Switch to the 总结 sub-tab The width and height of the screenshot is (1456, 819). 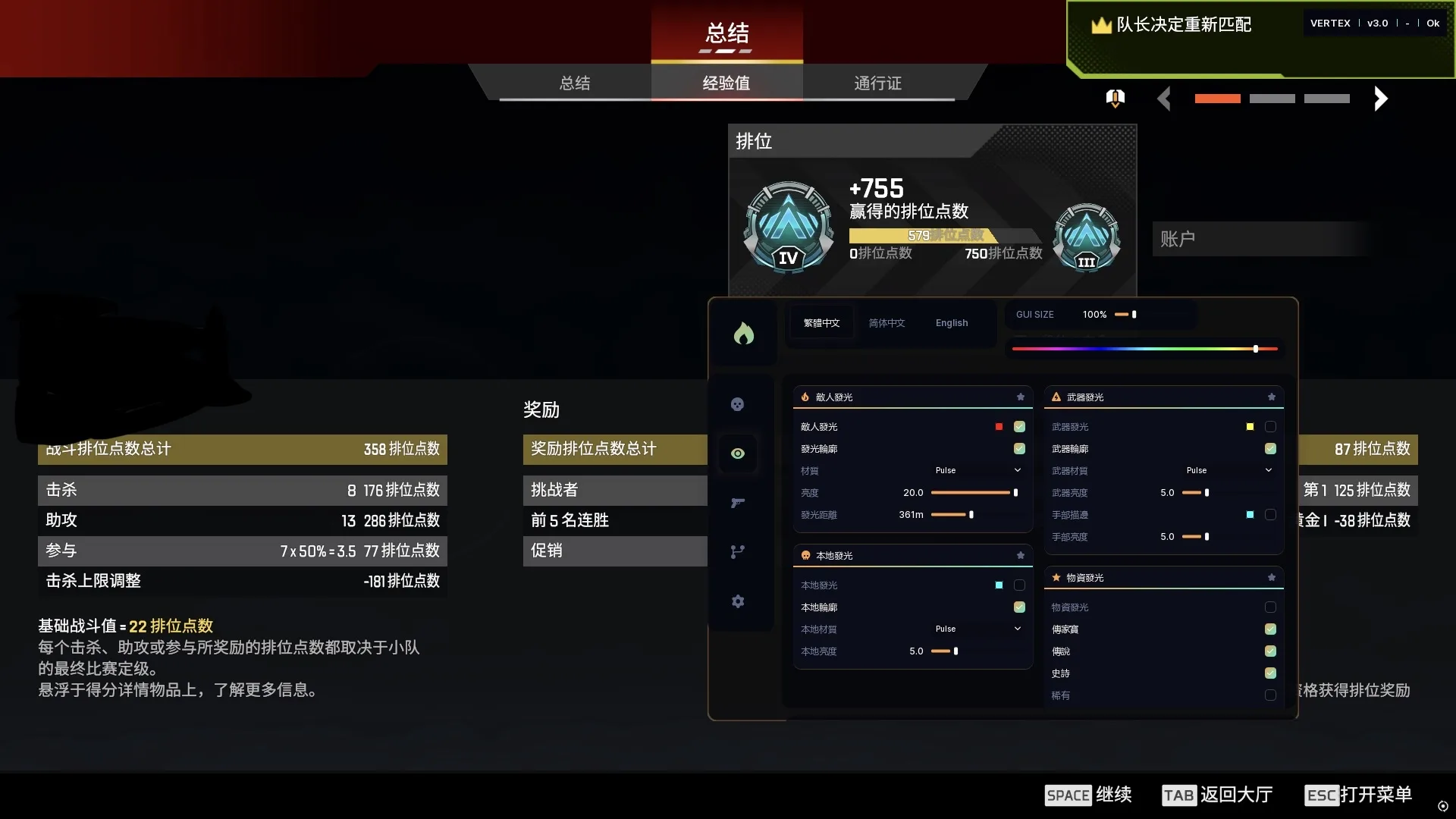[x=574, y=83]
